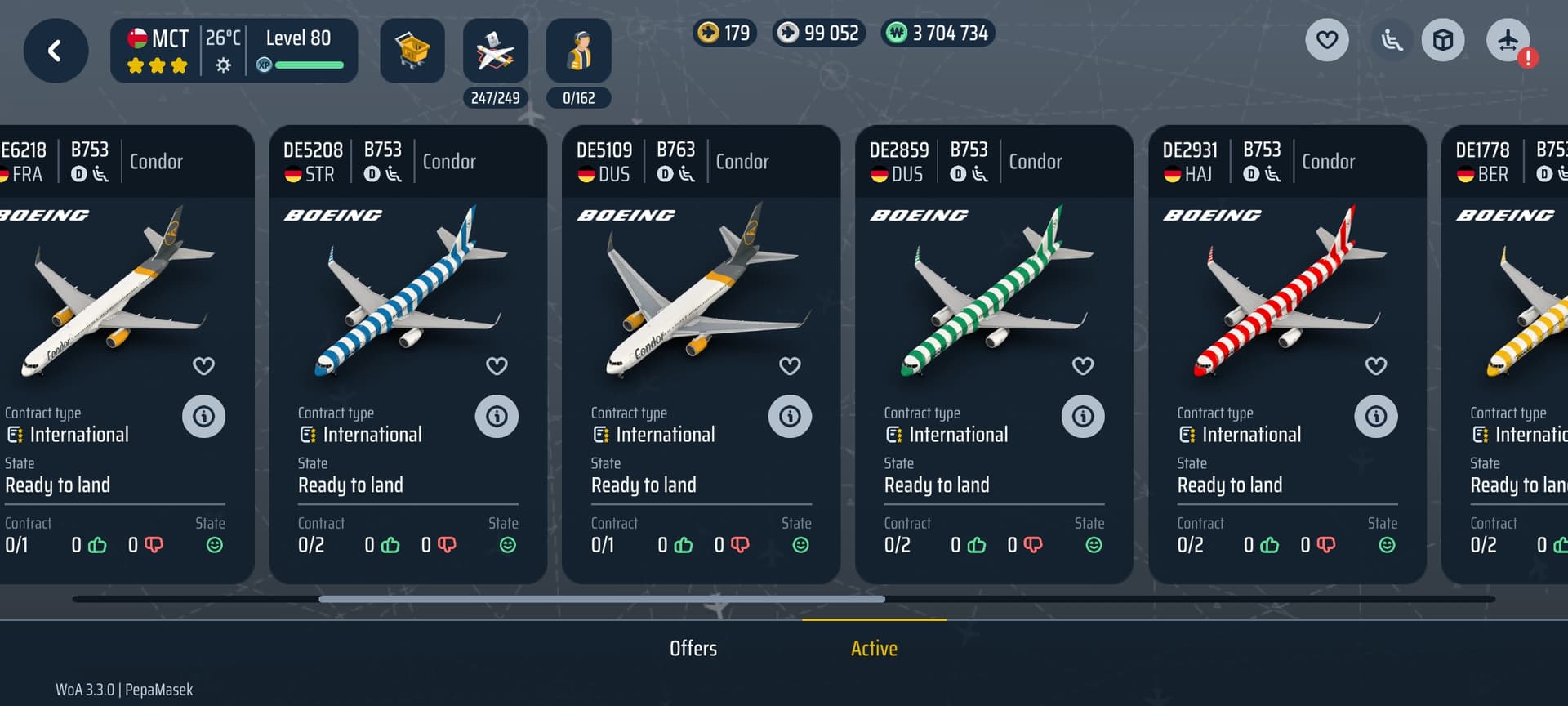The width and height of the screenshot is (1568, 706).
Task: Show info for flight DE5208 to STR
Action: pyautogui.click(x=497, y=417)
